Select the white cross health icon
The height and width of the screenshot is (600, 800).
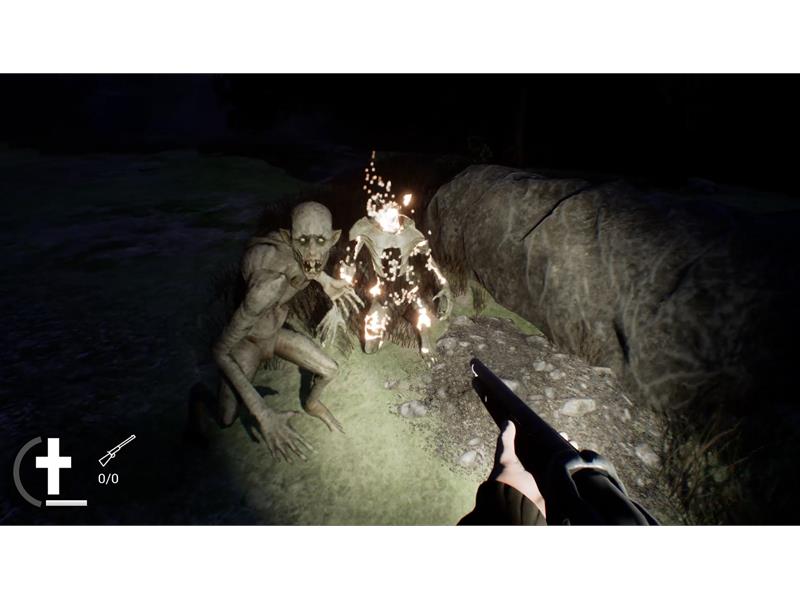pyautogui.click(x=53, y=465)
